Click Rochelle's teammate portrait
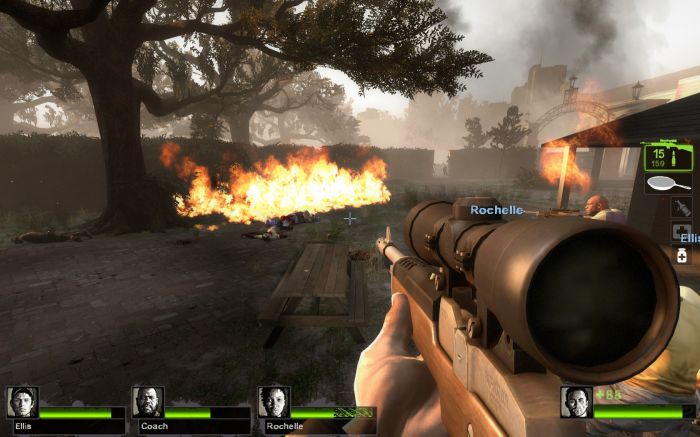Viewport: 700px width, 437px height. click(x=274, y=402)
